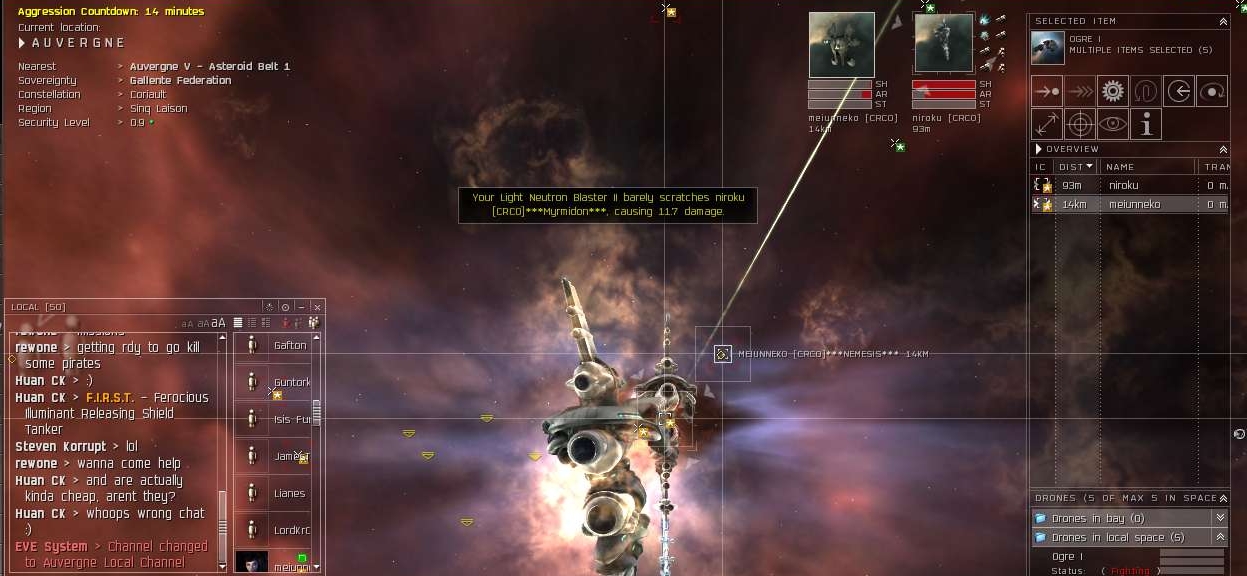Click the orbit action icon
The width and height of the screenshot is (1247, 576).
click(x=1212, y=91)
